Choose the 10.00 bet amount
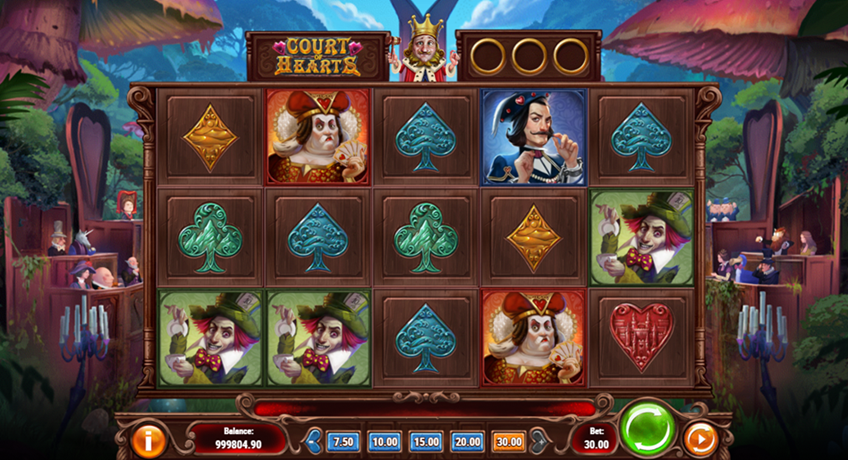Viewport: 848px width, 460px height. pos(384,441)
